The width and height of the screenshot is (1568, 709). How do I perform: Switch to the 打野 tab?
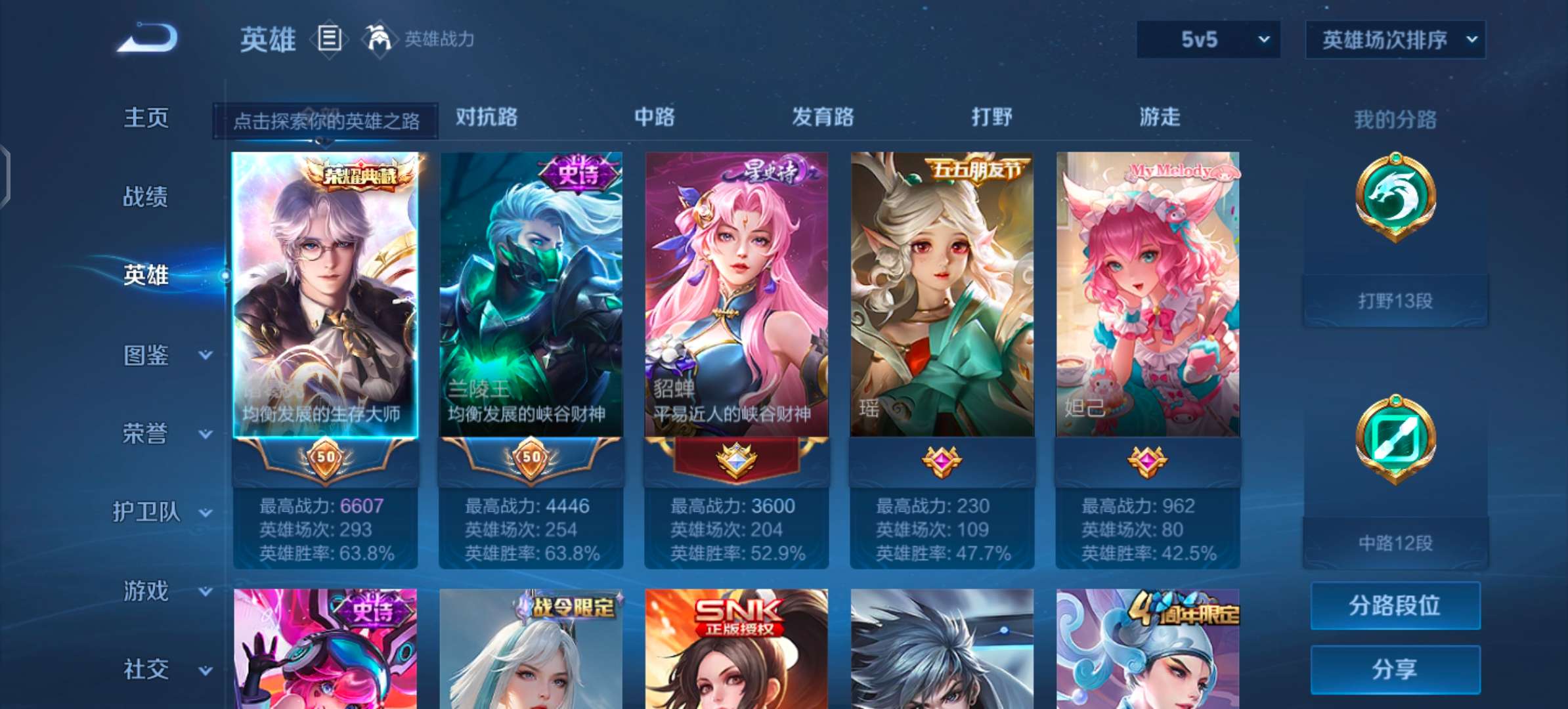[x=991, y=117]
